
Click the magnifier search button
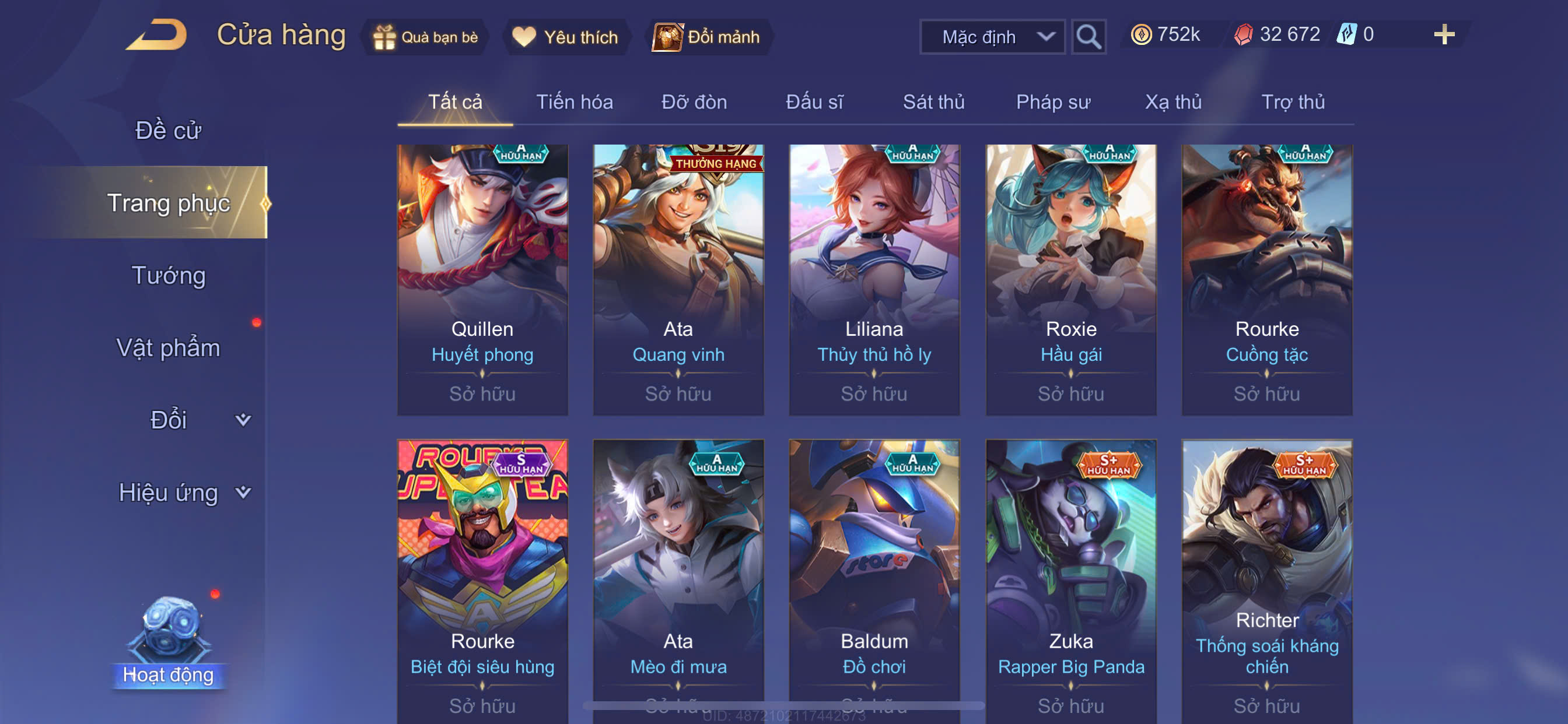click(1088, 37)
